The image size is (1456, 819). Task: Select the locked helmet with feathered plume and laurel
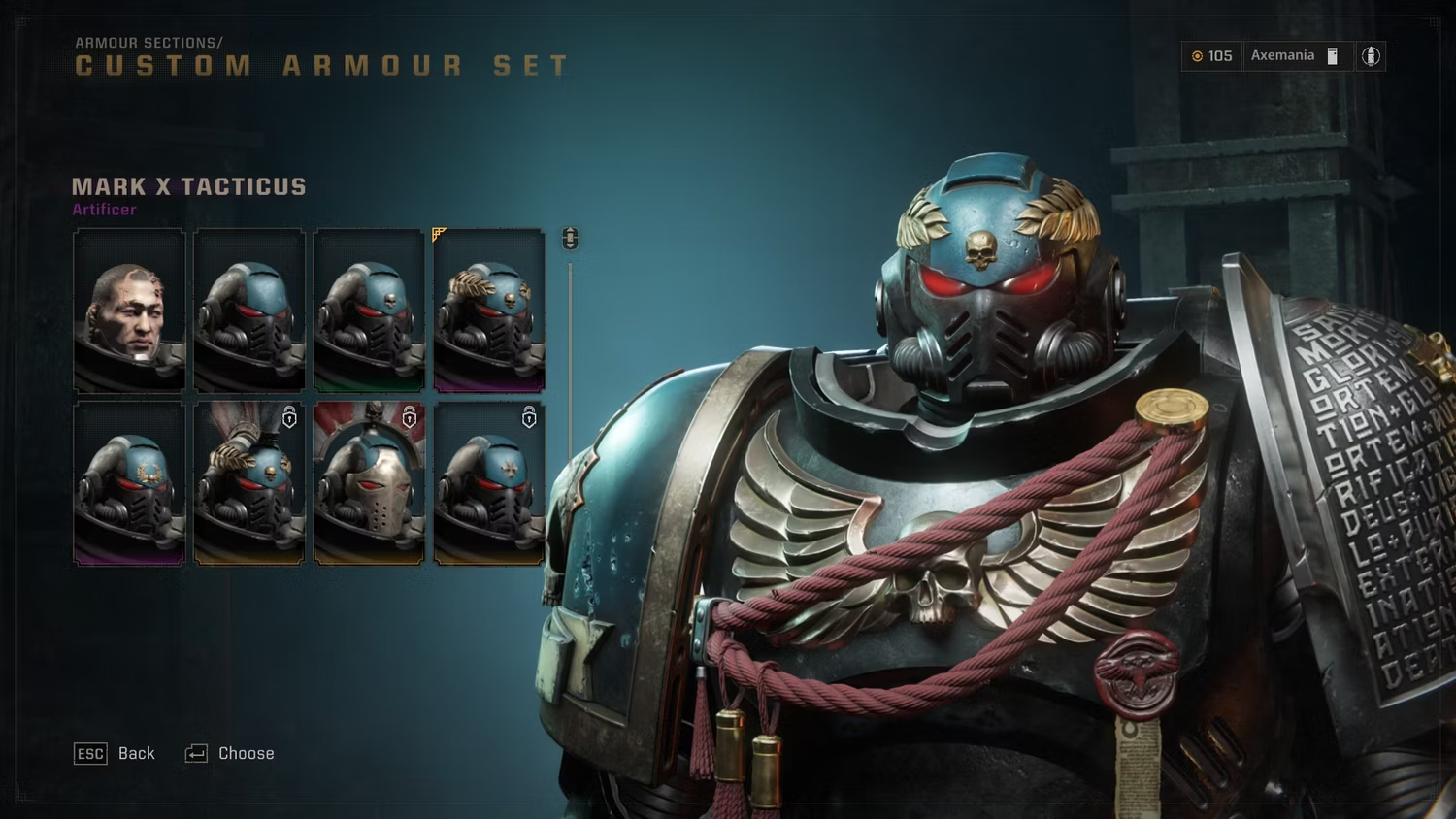coord(249,484)
